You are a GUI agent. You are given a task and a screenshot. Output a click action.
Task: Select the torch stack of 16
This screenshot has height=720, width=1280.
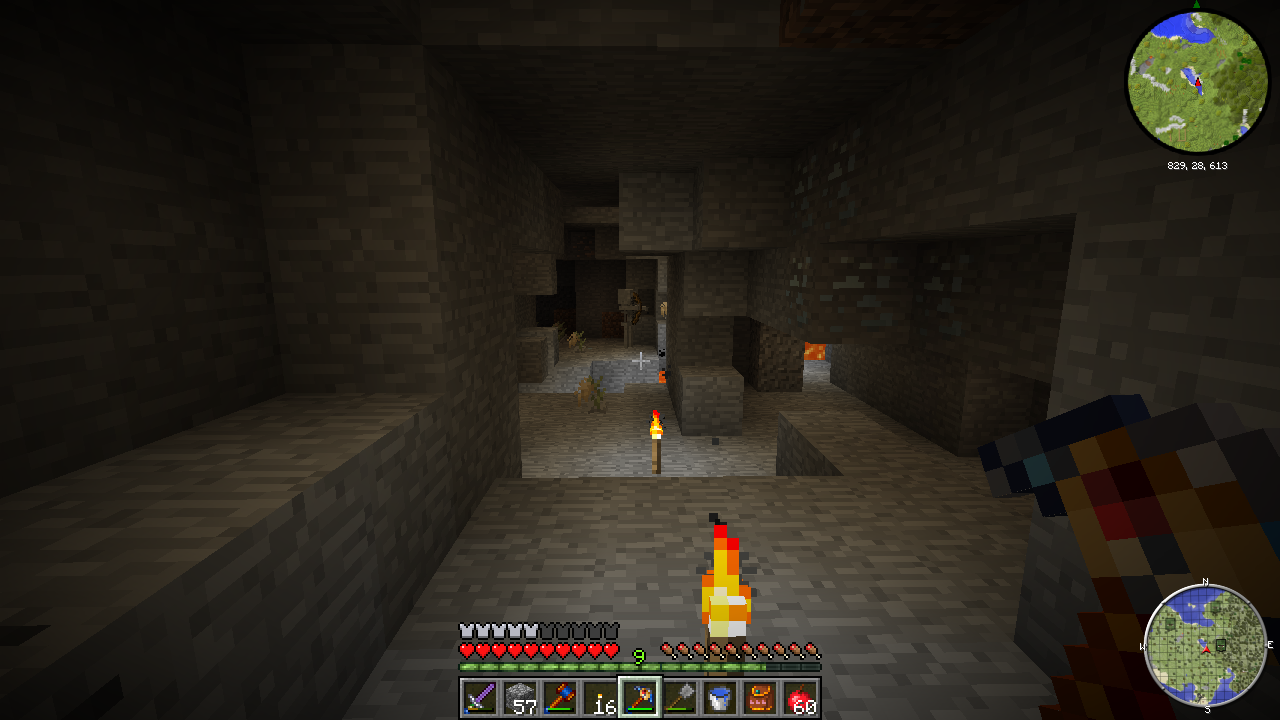[x=599, y=697]
